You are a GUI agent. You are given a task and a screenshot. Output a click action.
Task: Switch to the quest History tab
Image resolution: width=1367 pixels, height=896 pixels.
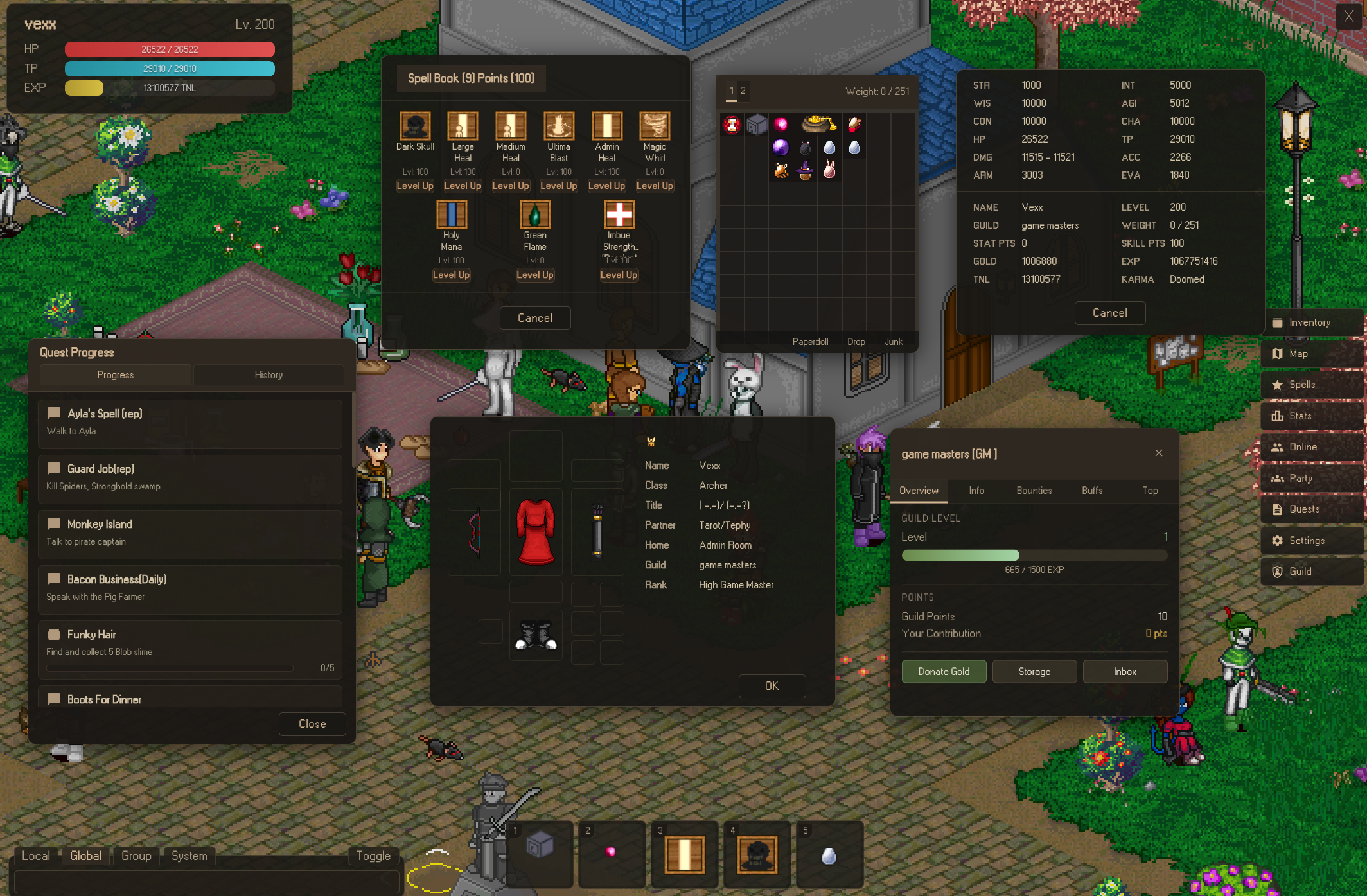tap(269, 375)
